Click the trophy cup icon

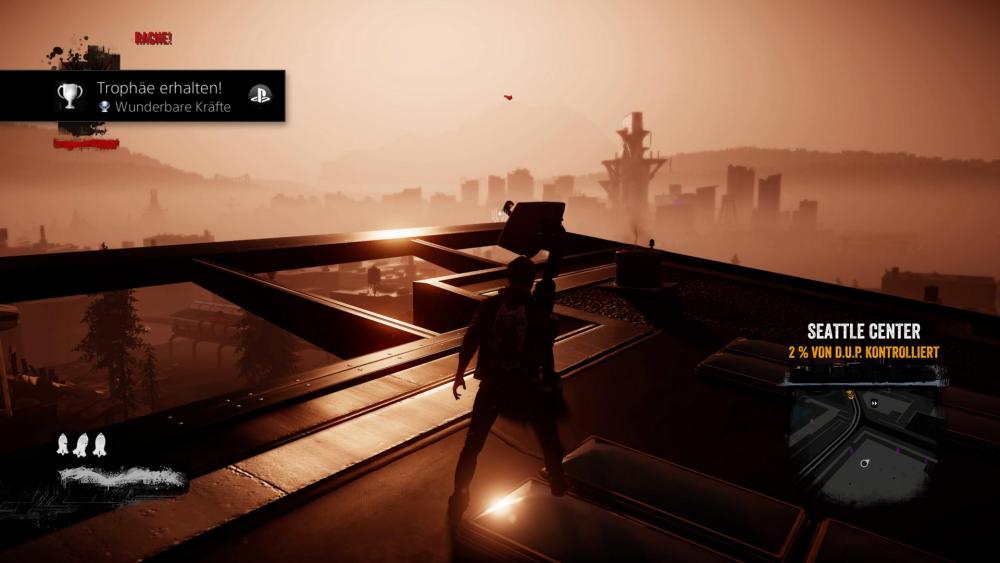pos(69,96)
